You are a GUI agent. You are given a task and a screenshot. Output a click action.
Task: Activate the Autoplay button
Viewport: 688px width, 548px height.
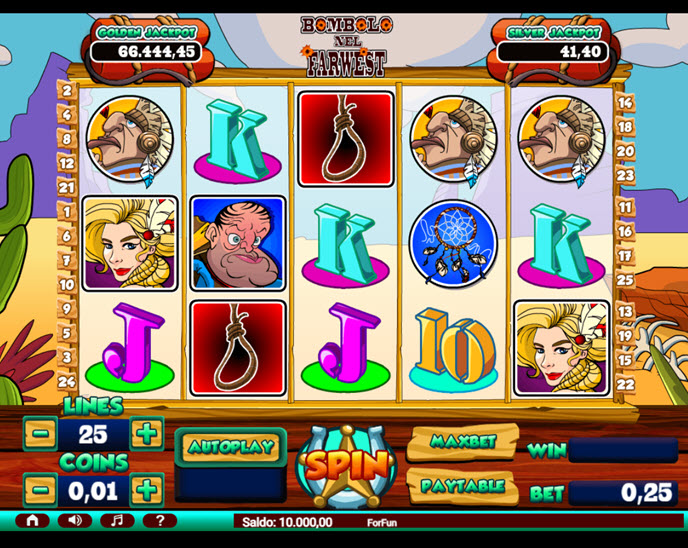tap(231, 446)
